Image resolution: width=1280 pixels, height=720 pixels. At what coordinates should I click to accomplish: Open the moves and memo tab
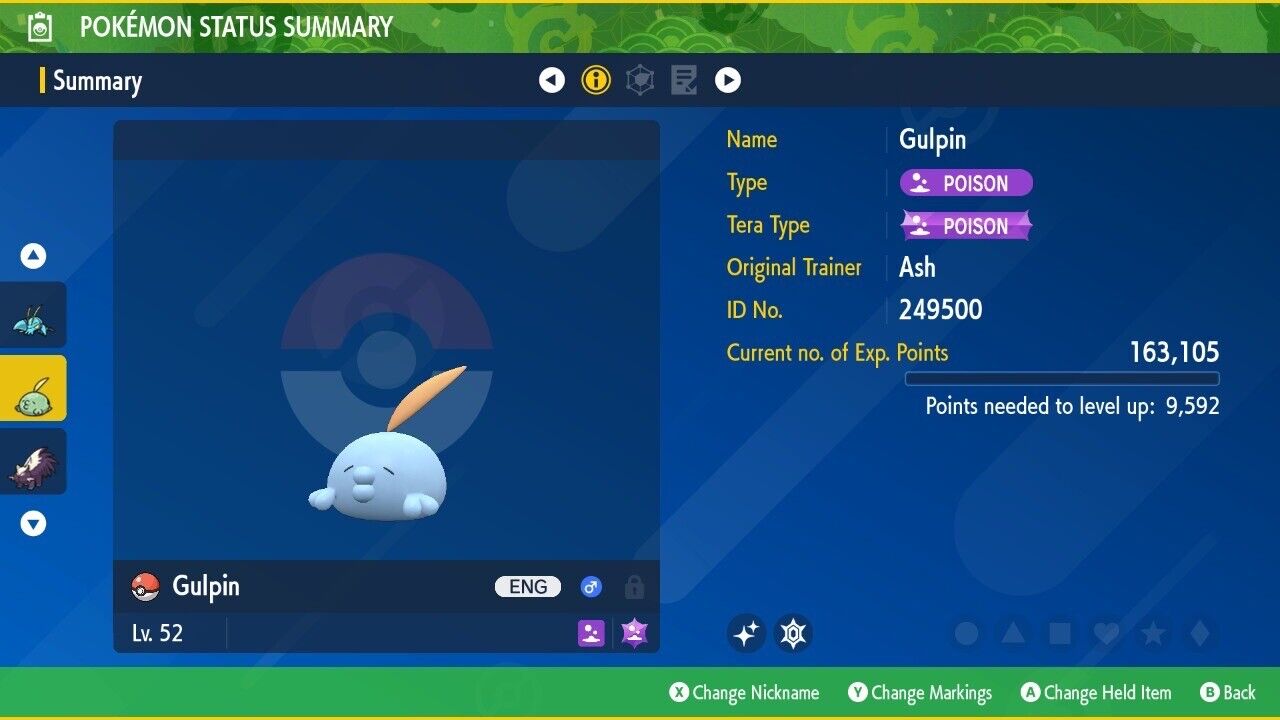[x=684, y=80]
